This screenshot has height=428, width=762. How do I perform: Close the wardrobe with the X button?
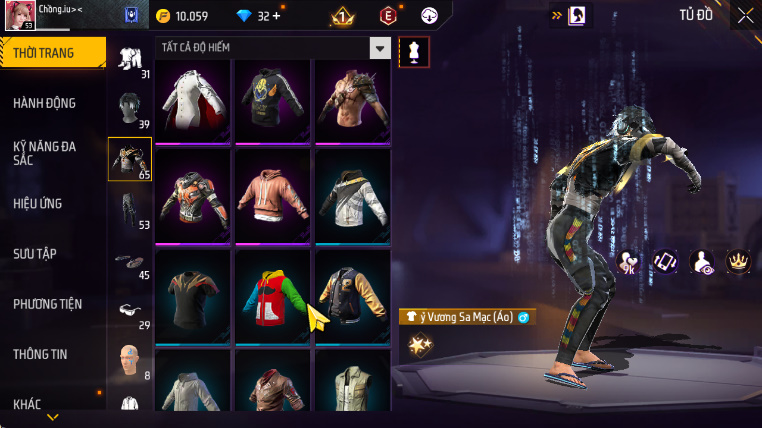point(745,15)
